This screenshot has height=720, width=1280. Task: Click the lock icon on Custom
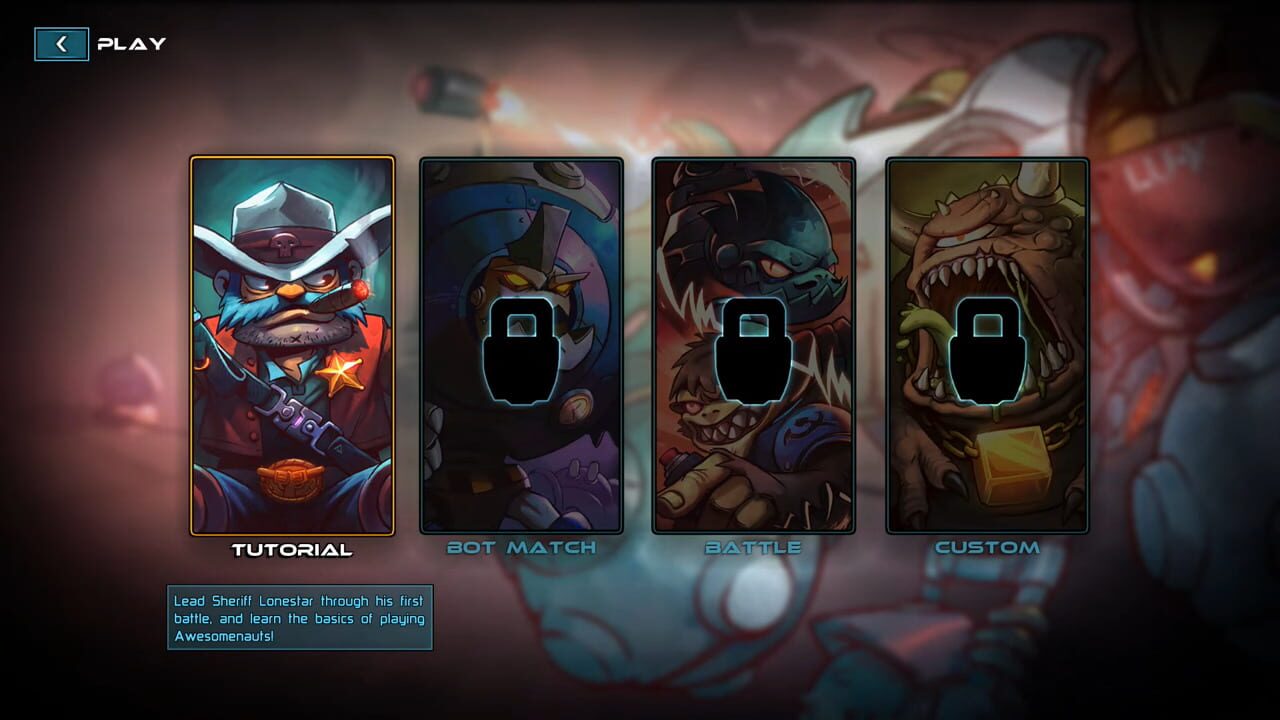[986, 352]
